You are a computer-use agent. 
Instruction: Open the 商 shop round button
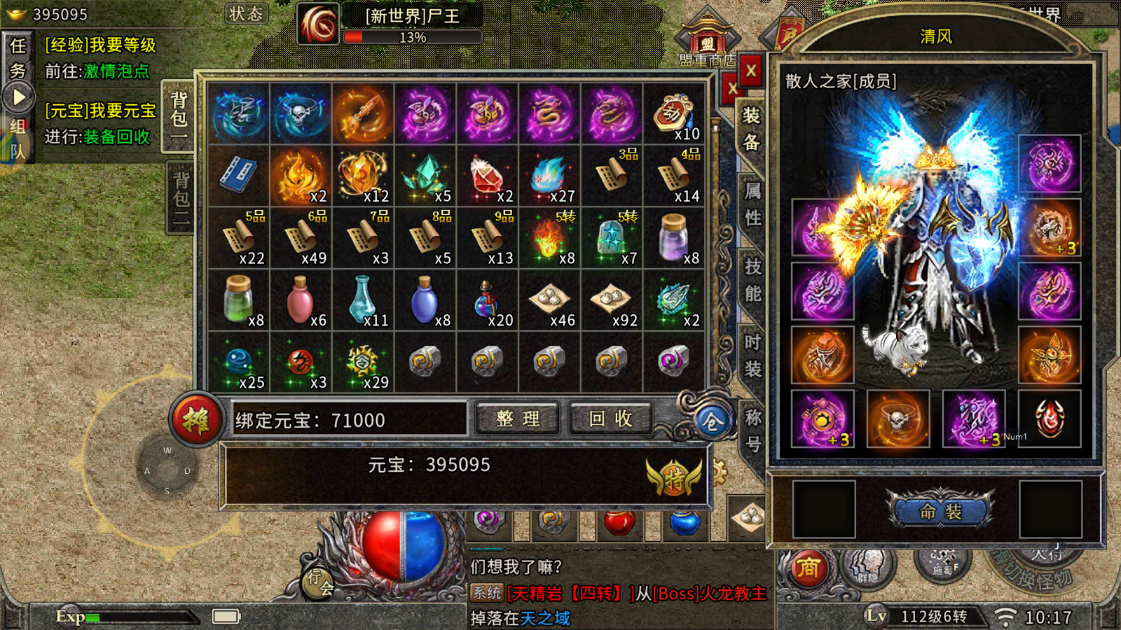tap(807, 568)
